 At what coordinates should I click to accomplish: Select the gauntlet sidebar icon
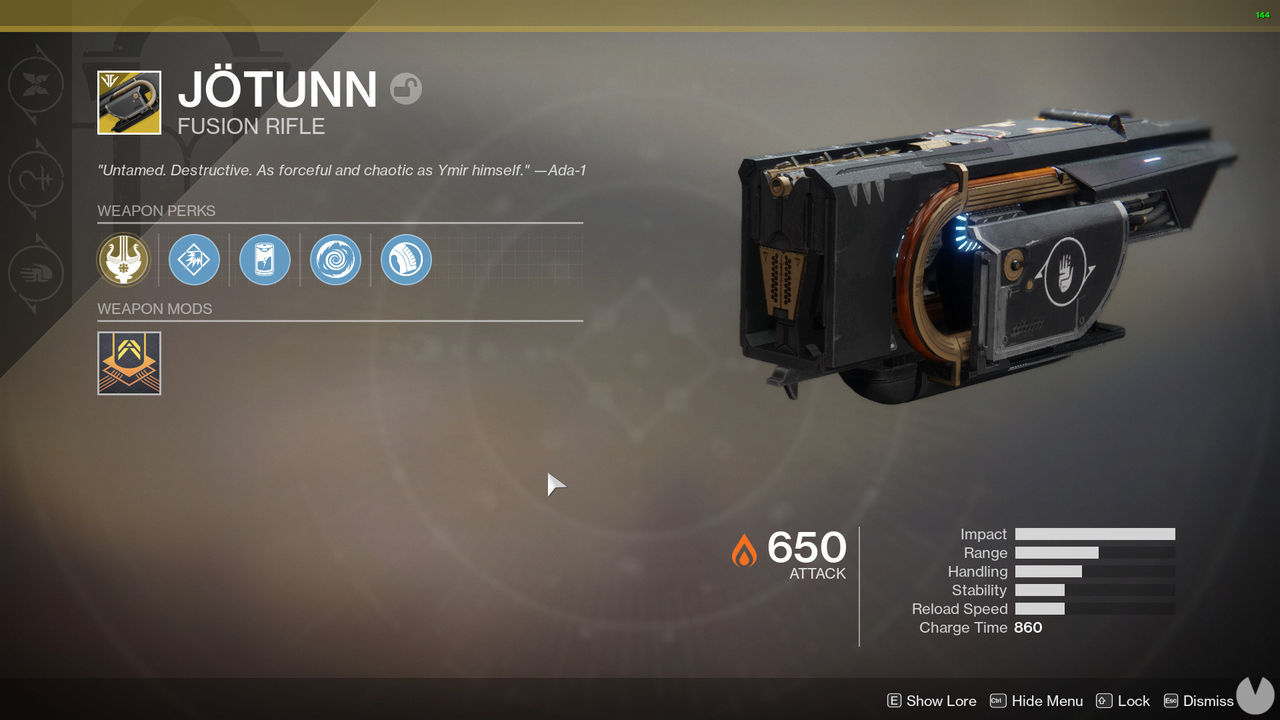pos(37,273)
